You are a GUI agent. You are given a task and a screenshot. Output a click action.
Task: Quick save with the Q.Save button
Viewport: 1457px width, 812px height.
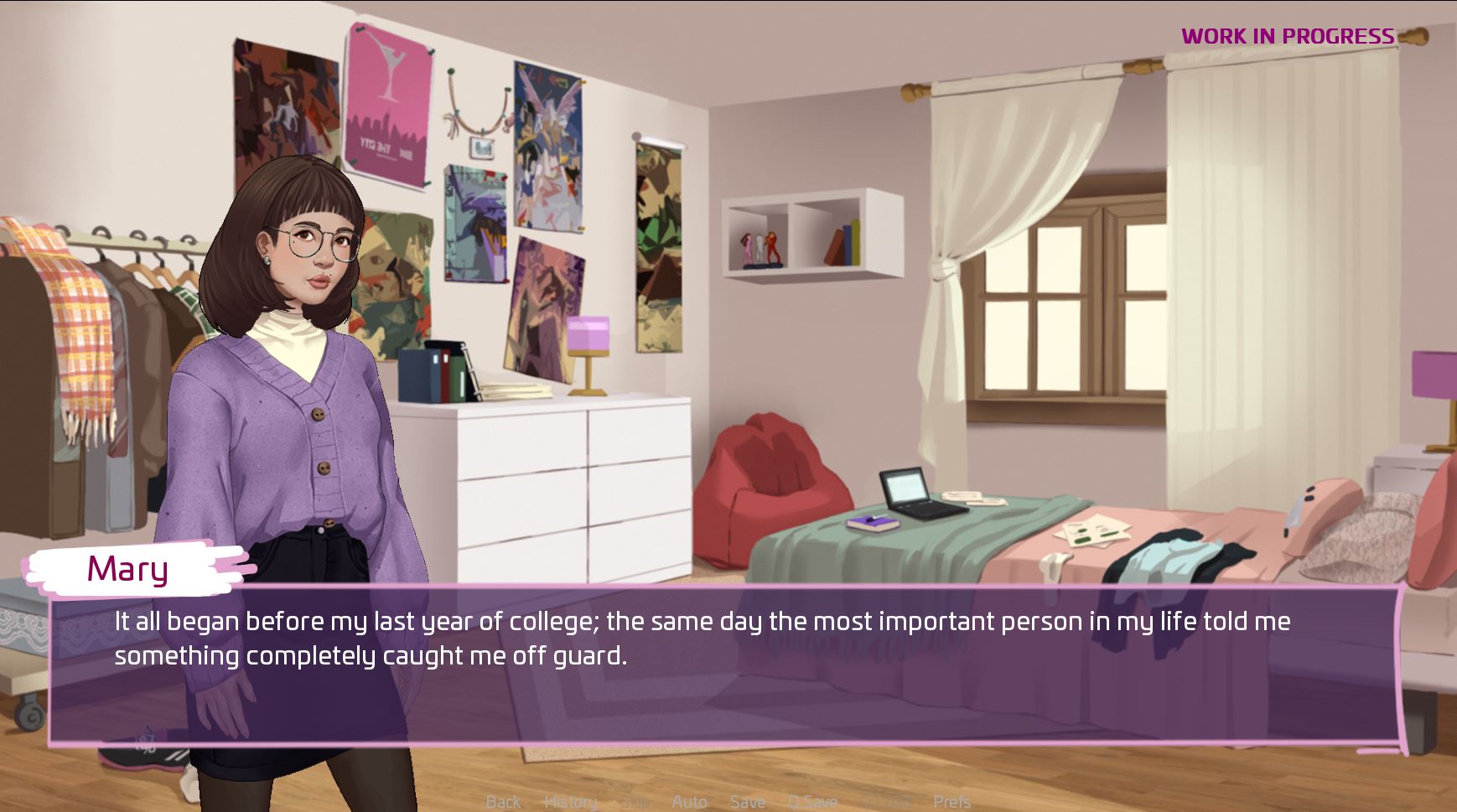pyautogui.click(x=812, y=802)
